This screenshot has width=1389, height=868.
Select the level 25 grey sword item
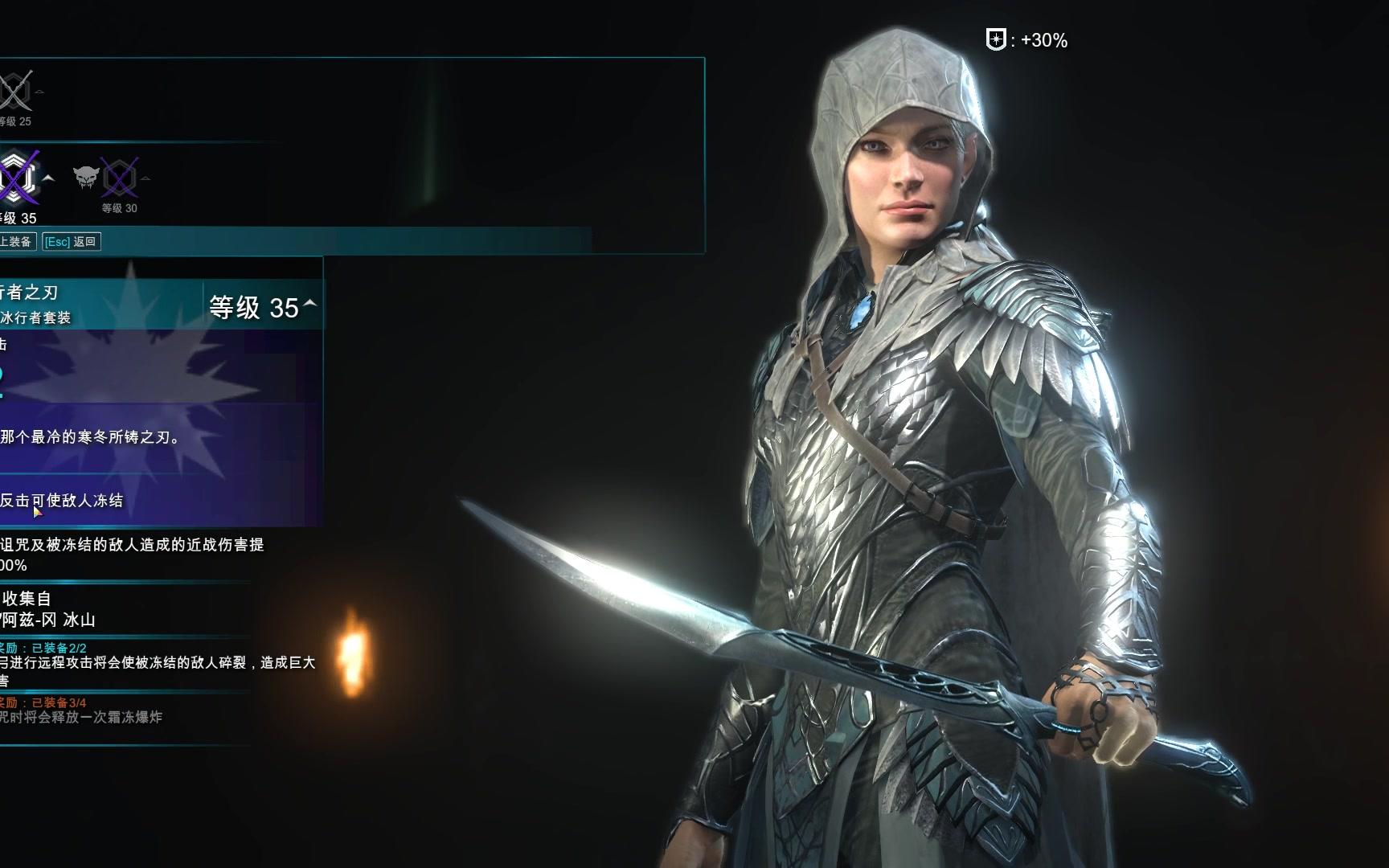[15, 90]
